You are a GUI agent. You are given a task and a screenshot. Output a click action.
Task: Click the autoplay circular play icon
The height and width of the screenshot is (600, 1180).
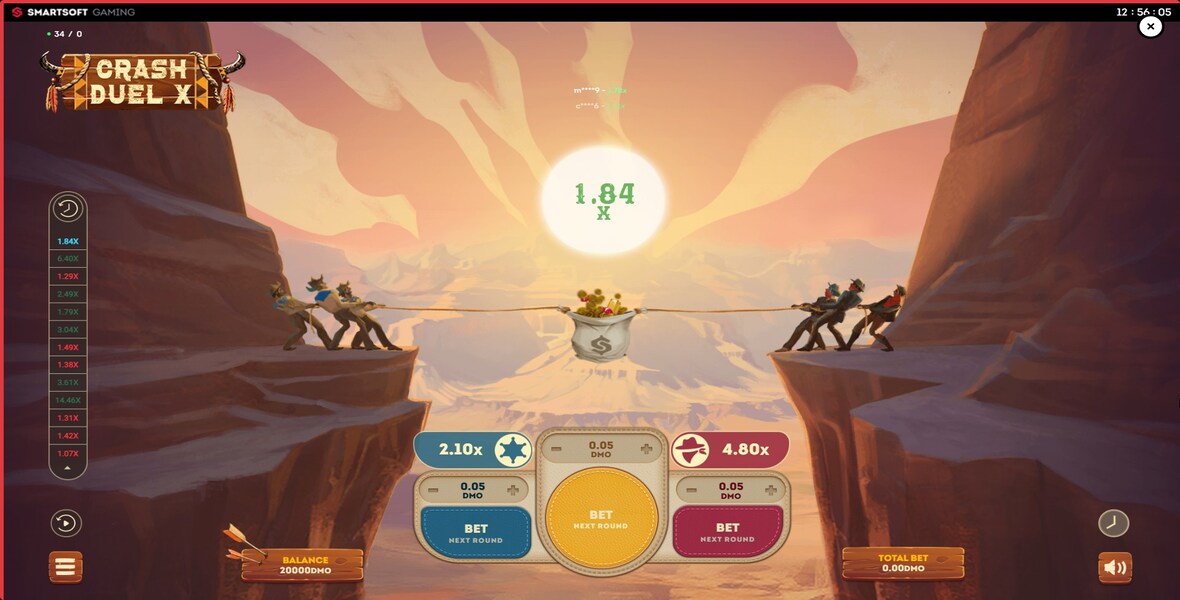click(x=67, y=523)
